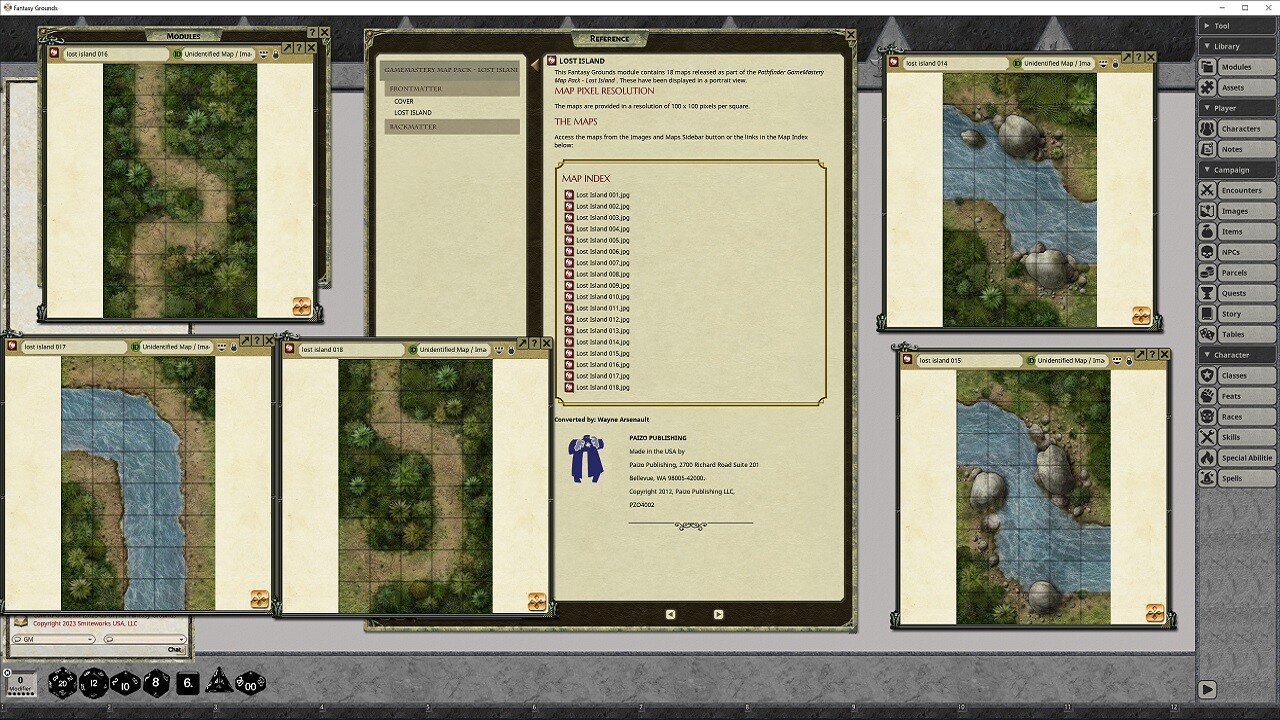The image size is (1280, 720).
Task: Open the Modules library panel
Action: (1236, 66)
